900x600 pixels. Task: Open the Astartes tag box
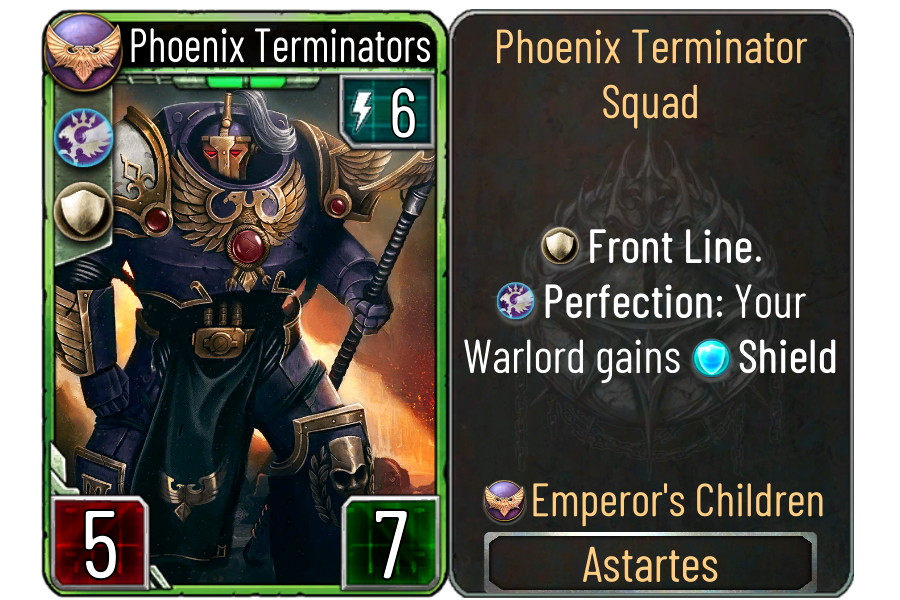pos(650,565)
